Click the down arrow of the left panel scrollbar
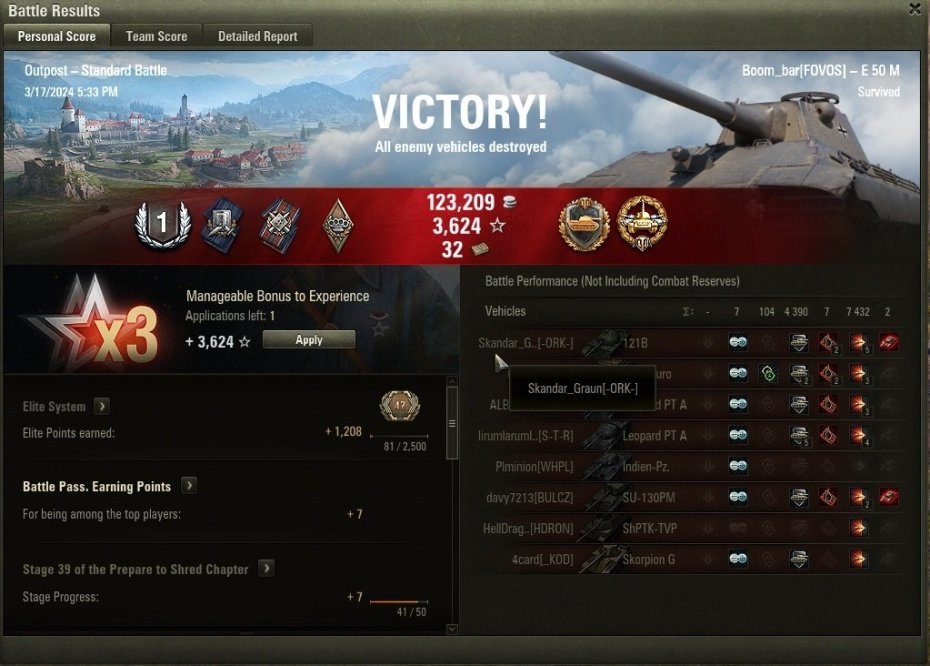930x666 pixels. click(x=452, y=629)
